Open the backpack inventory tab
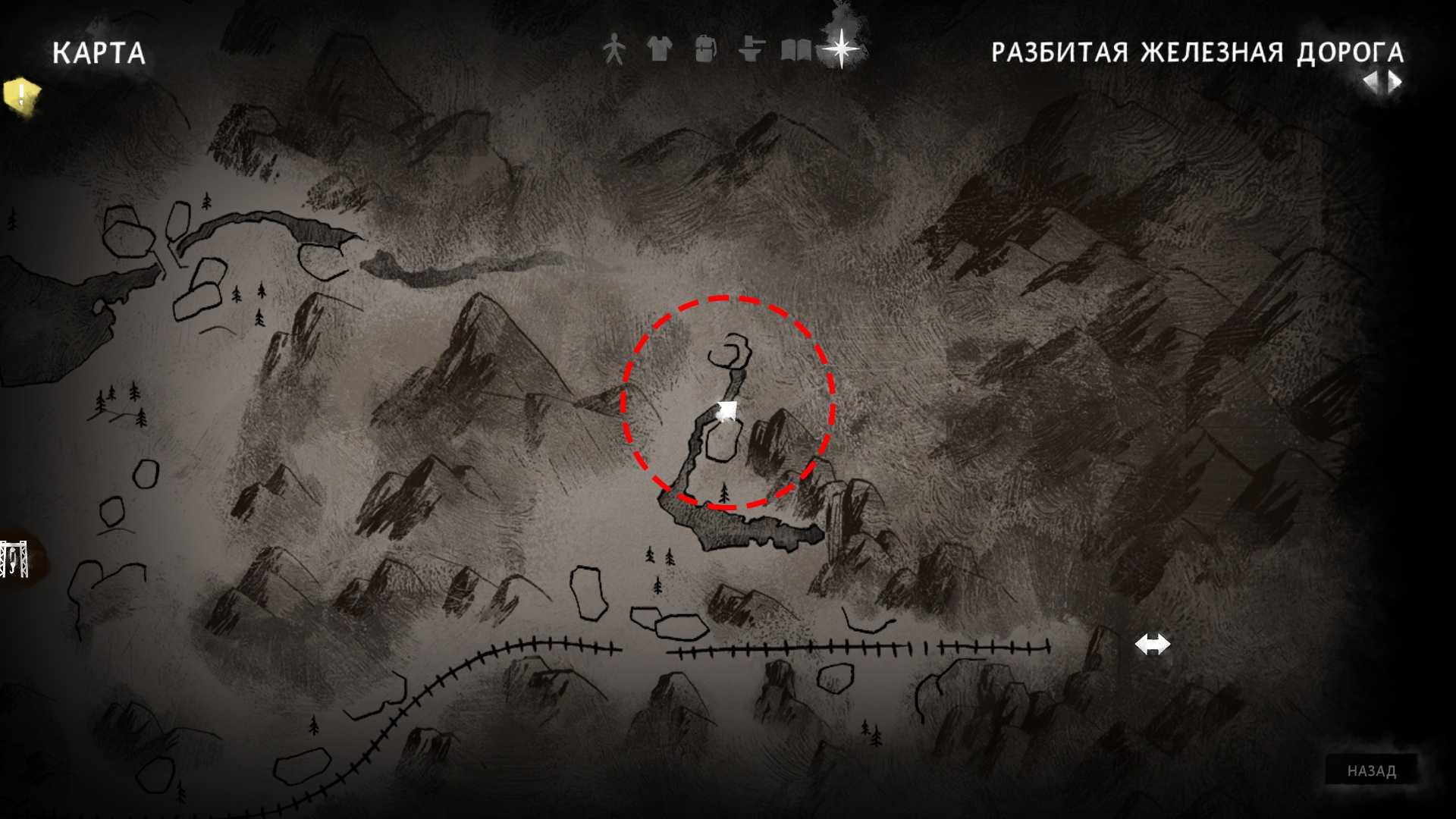This screenshot has height=819, width=1456. 705,50
